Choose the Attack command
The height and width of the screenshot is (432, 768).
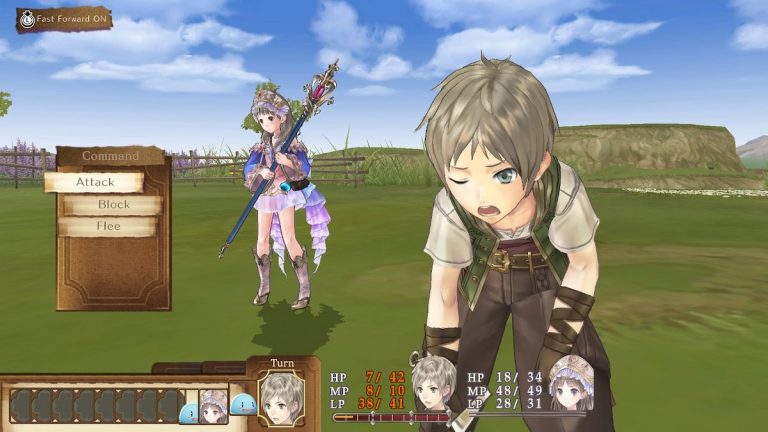click(95, 182)
